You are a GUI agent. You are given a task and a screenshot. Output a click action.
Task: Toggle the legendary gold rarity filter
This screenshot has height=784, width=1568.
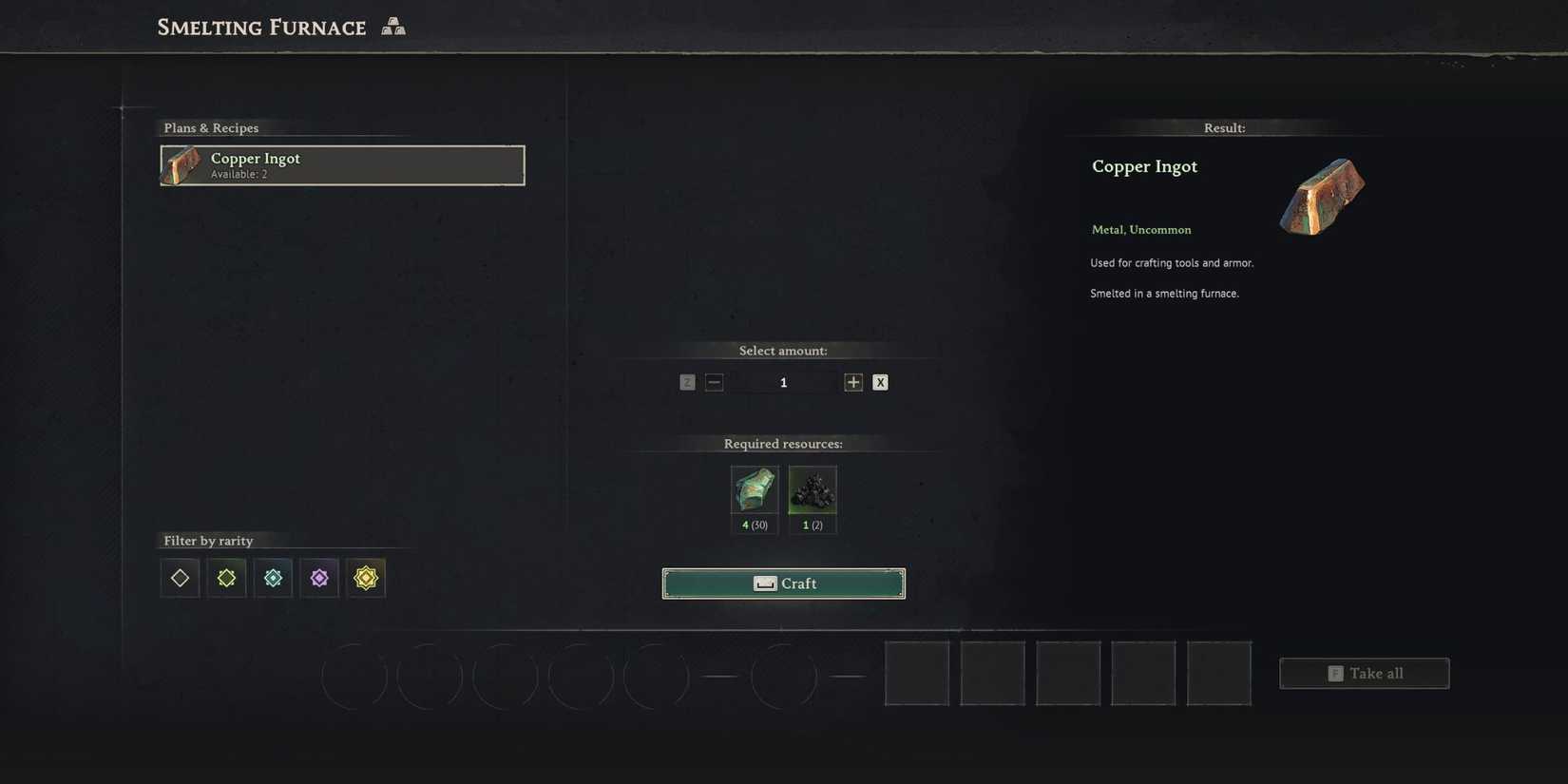tap(366, 577)
